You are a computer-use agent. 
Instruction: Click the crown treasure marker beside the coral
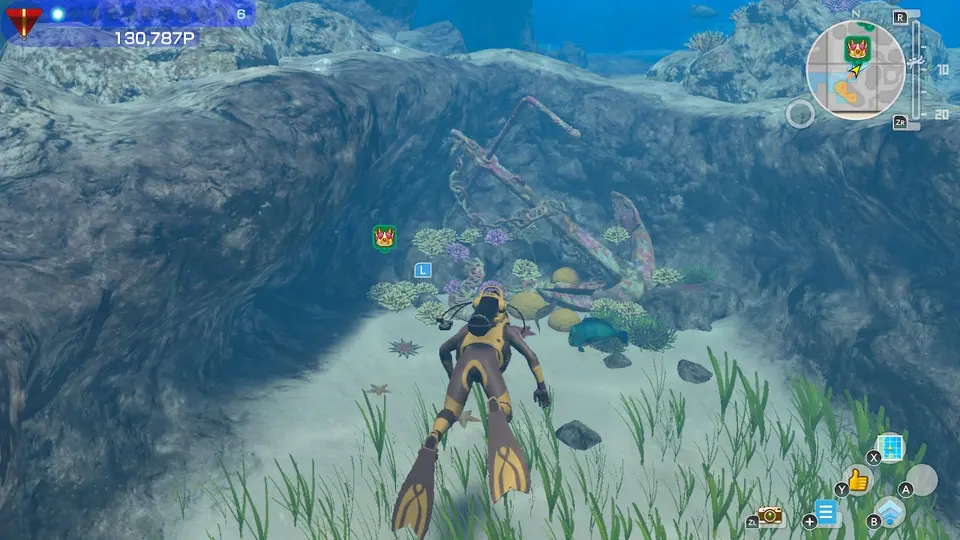pyautogui.click(x=383, y=237)
